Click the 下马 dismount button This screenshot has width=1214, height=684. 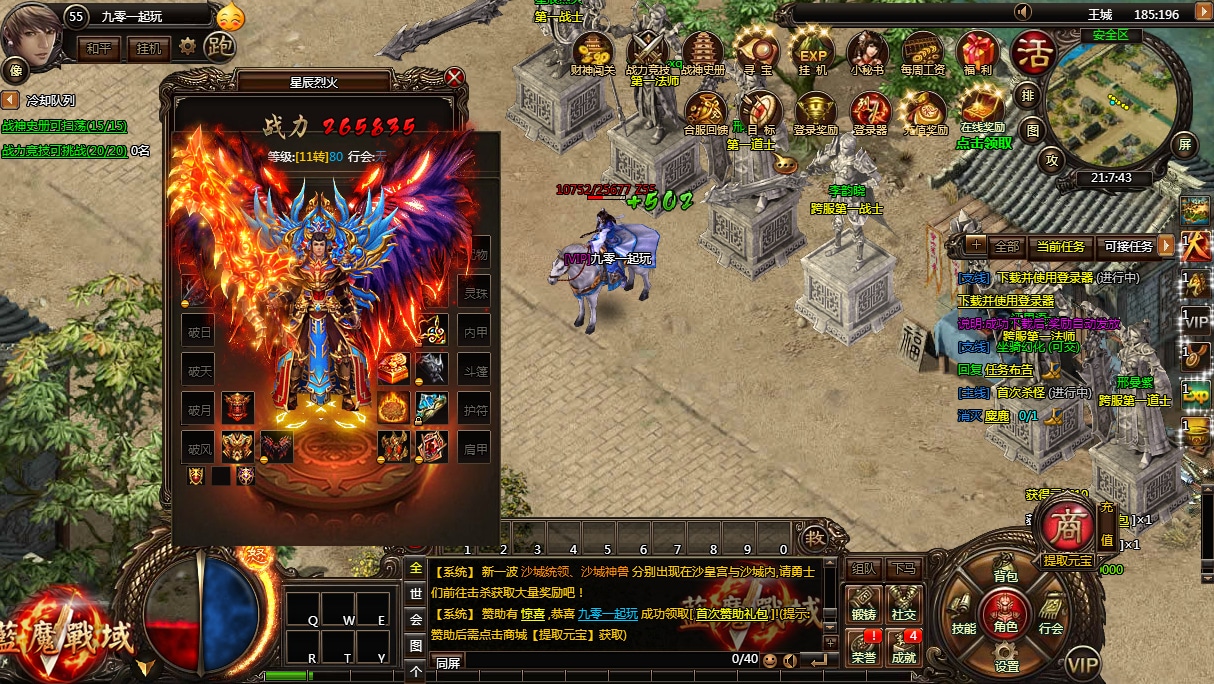(x=904, y=568)
